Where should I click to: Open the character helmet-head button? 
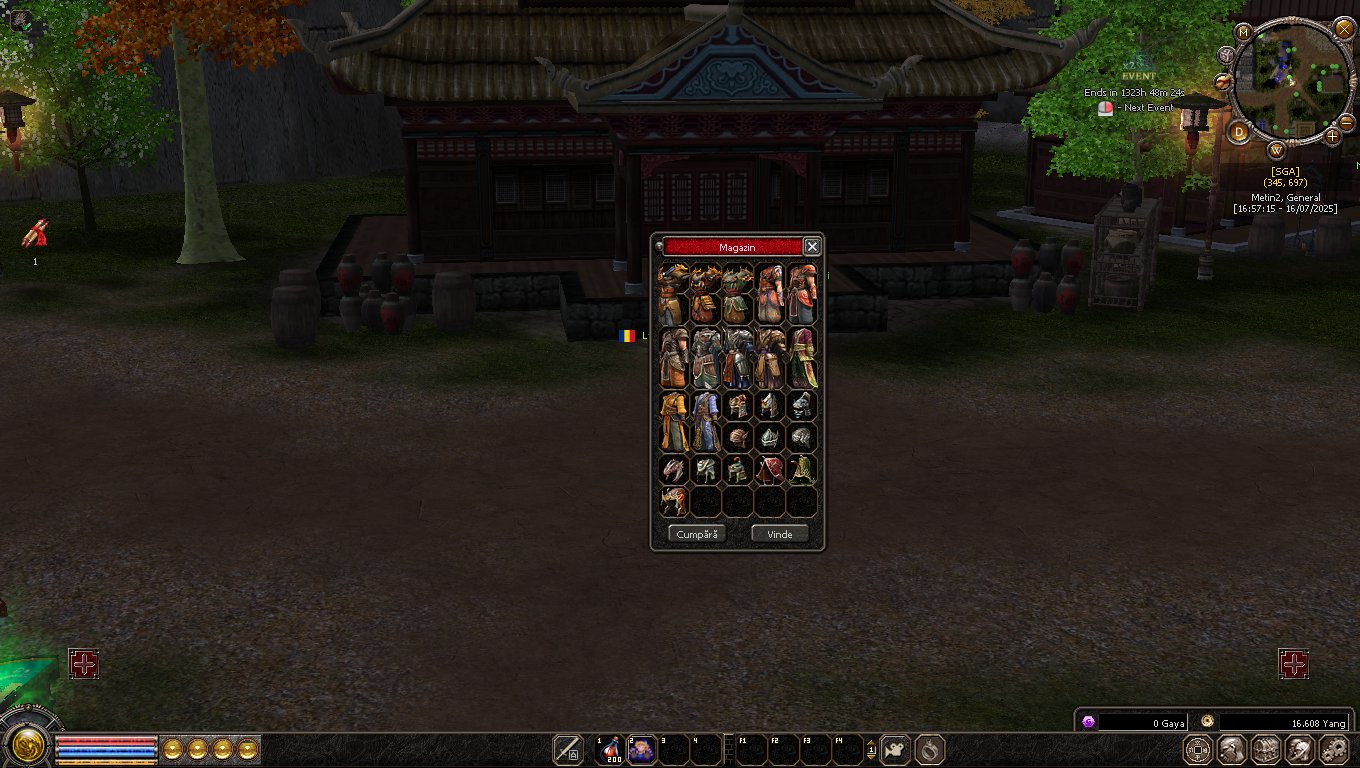pos(1232,749)
